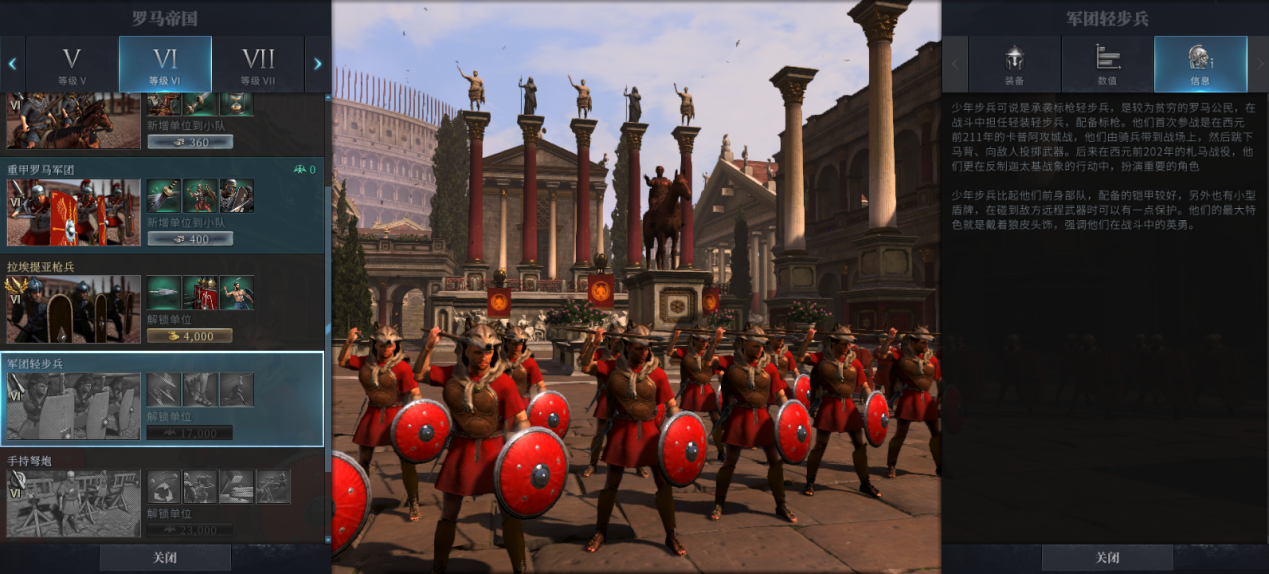Click the left arrow by the 装备 tab
Viewport: 1269px width, 574px height.
(x=955, y=64)
